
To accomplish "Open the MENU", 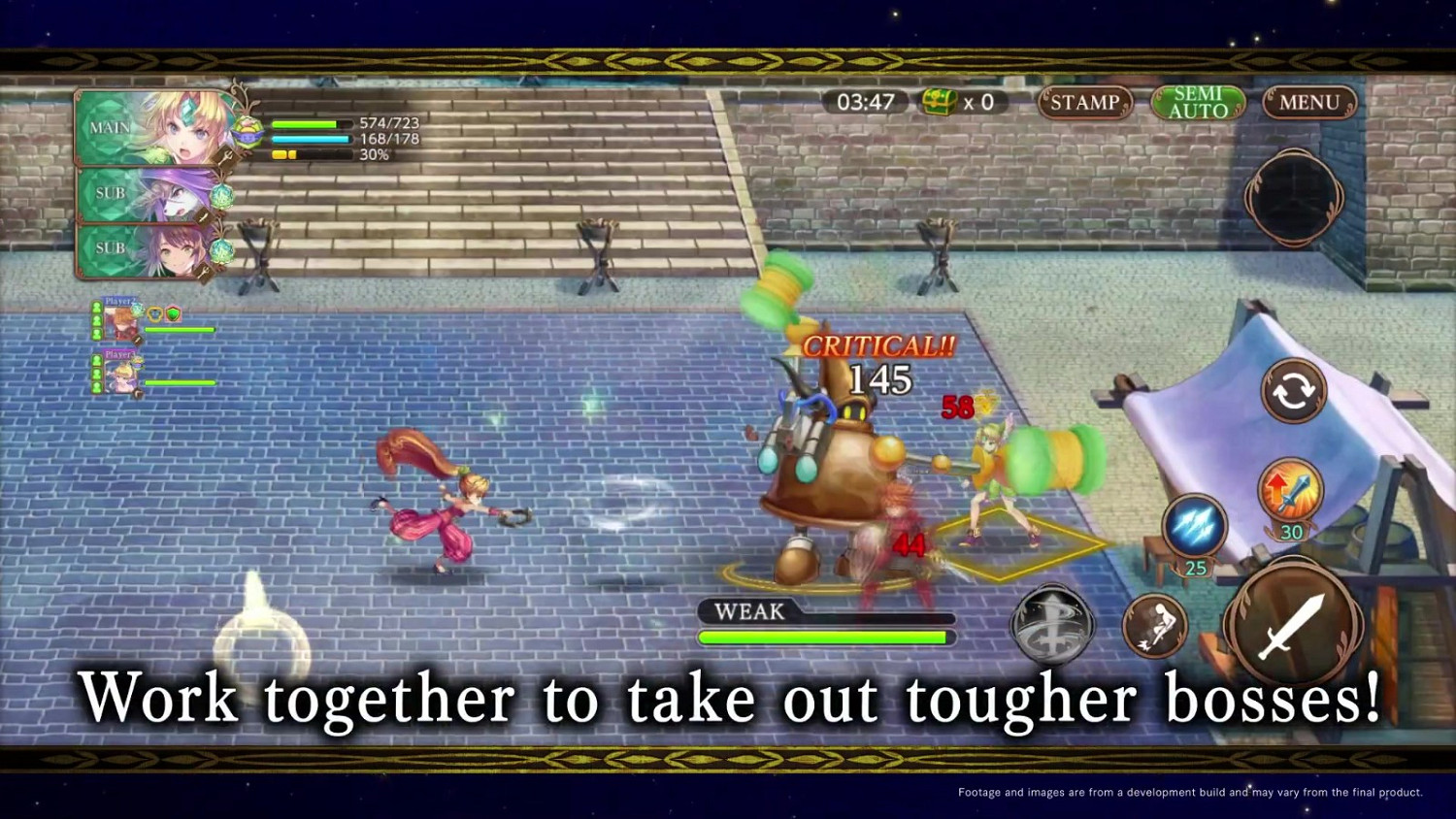I will [1309, 101].
